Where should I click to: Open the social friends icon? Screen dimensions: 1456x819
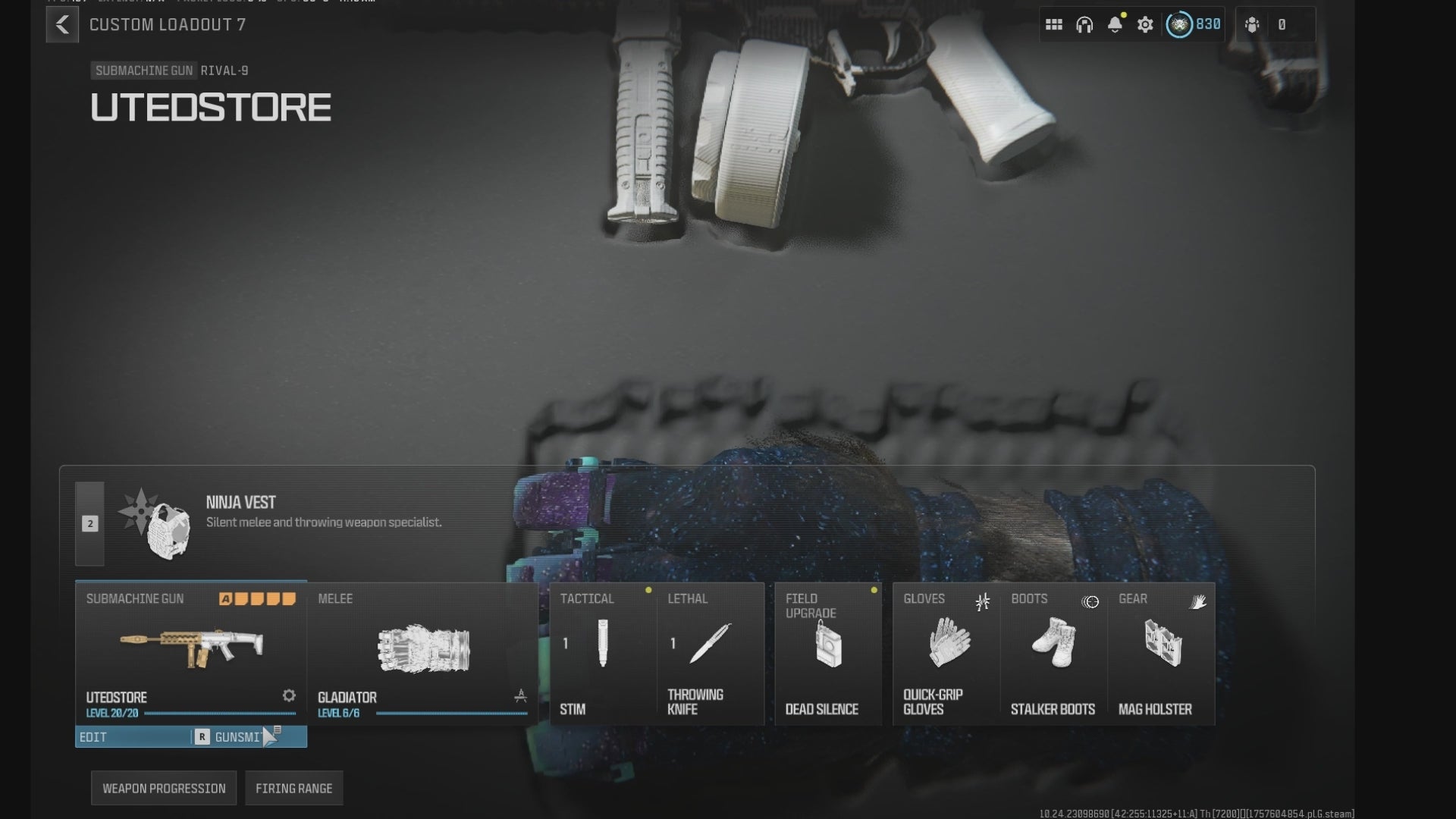tap(1253, 25)
